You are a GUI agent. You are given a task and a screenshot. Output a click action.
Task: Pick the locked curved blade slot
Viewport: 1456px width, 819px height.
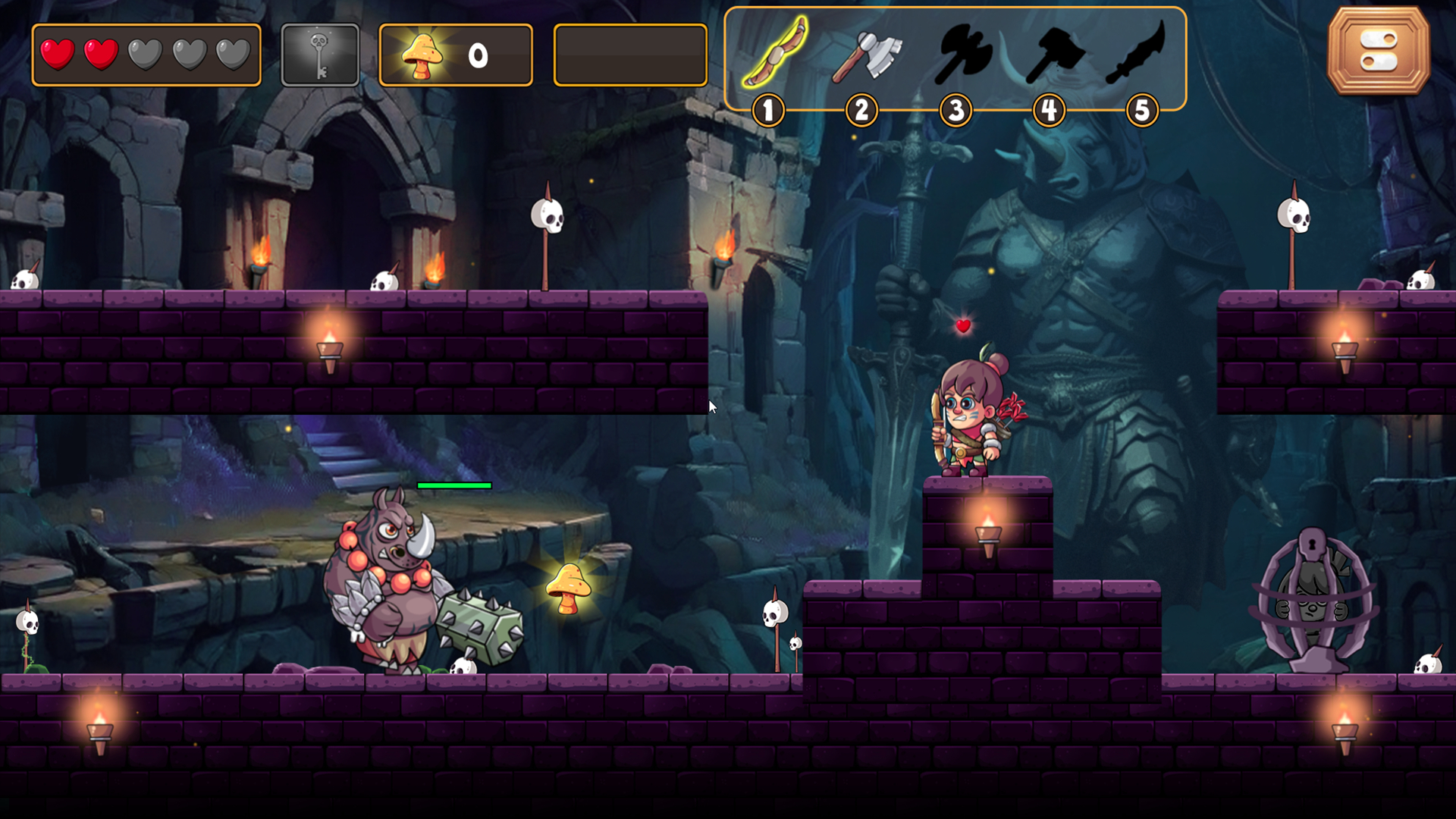point(1136,53)
